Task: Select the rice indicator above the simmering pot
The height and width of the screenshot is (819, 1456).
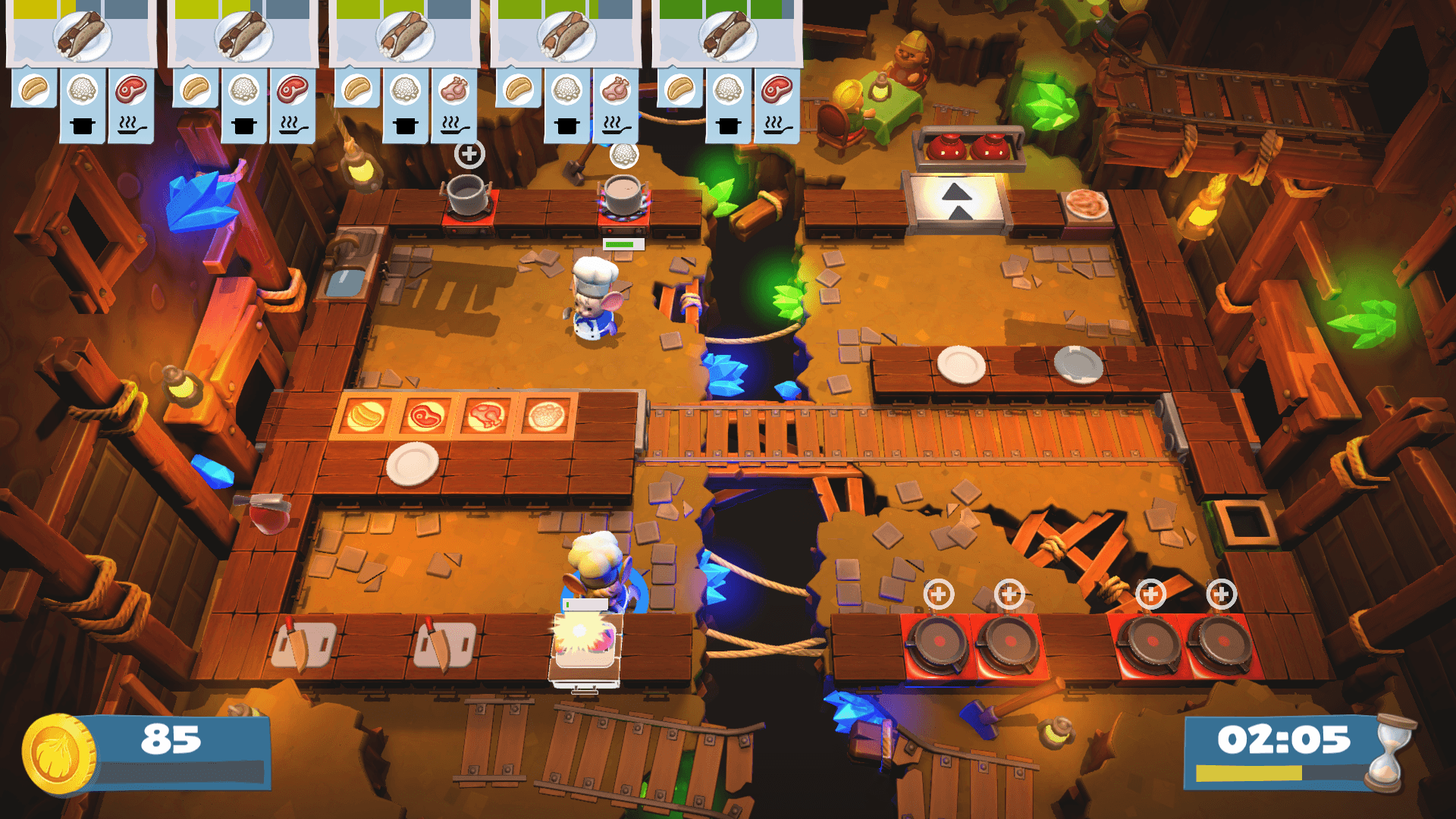Action: coord(623,155)
